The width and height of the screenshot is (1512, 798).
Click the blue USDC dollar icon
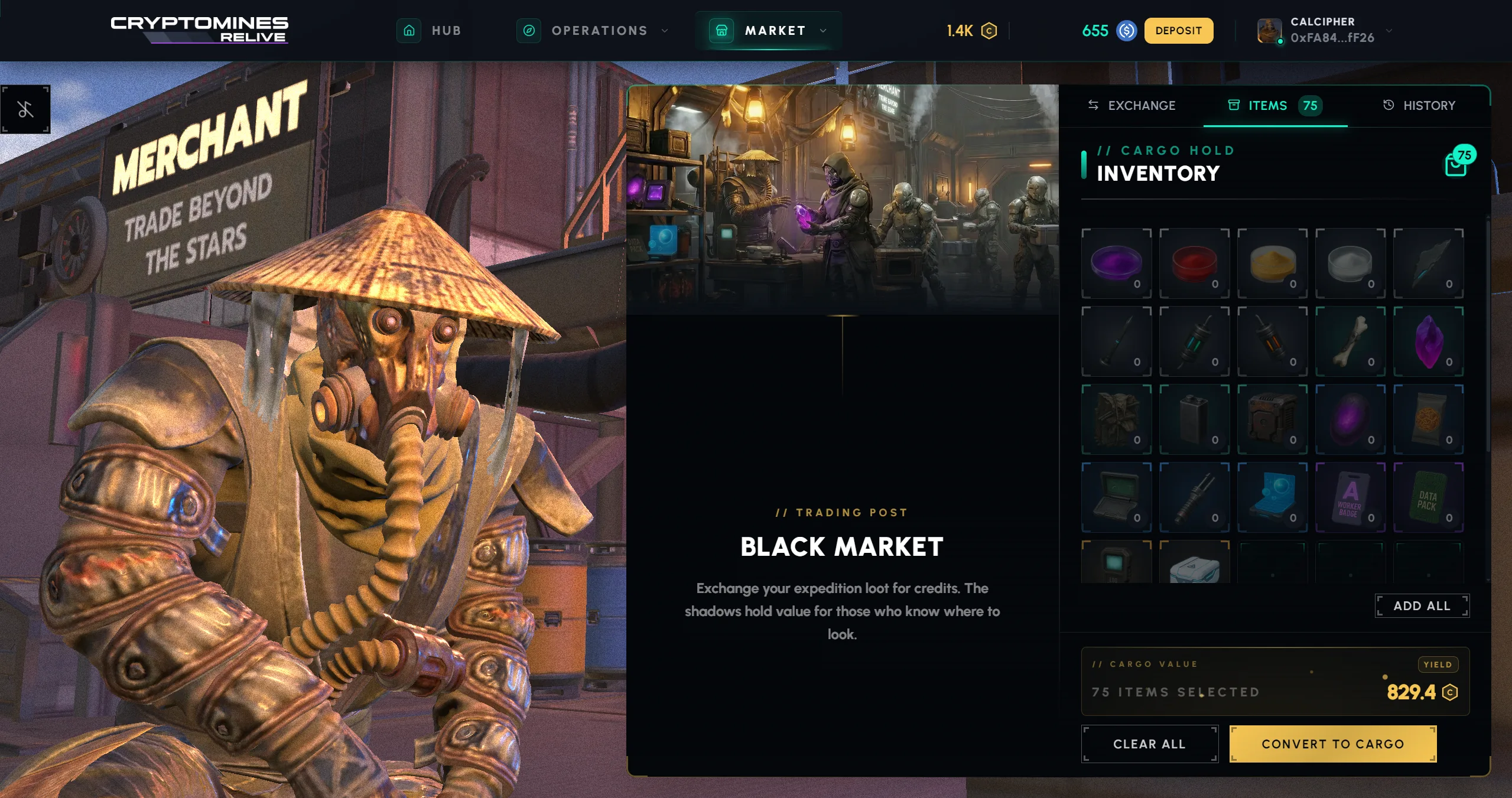point(1126,31)
